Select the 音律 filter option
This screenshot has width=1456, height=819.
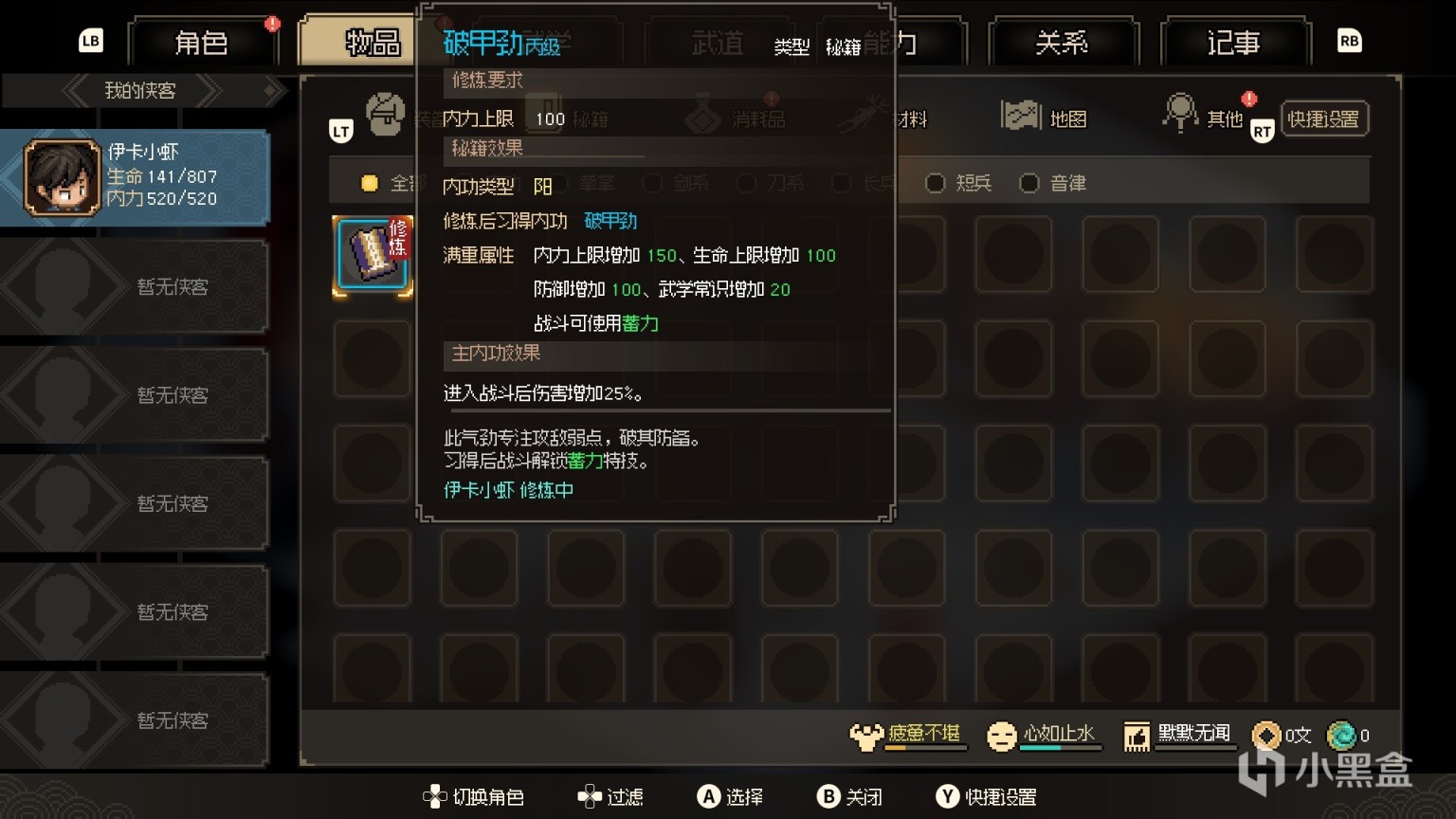coord(1030,183)
